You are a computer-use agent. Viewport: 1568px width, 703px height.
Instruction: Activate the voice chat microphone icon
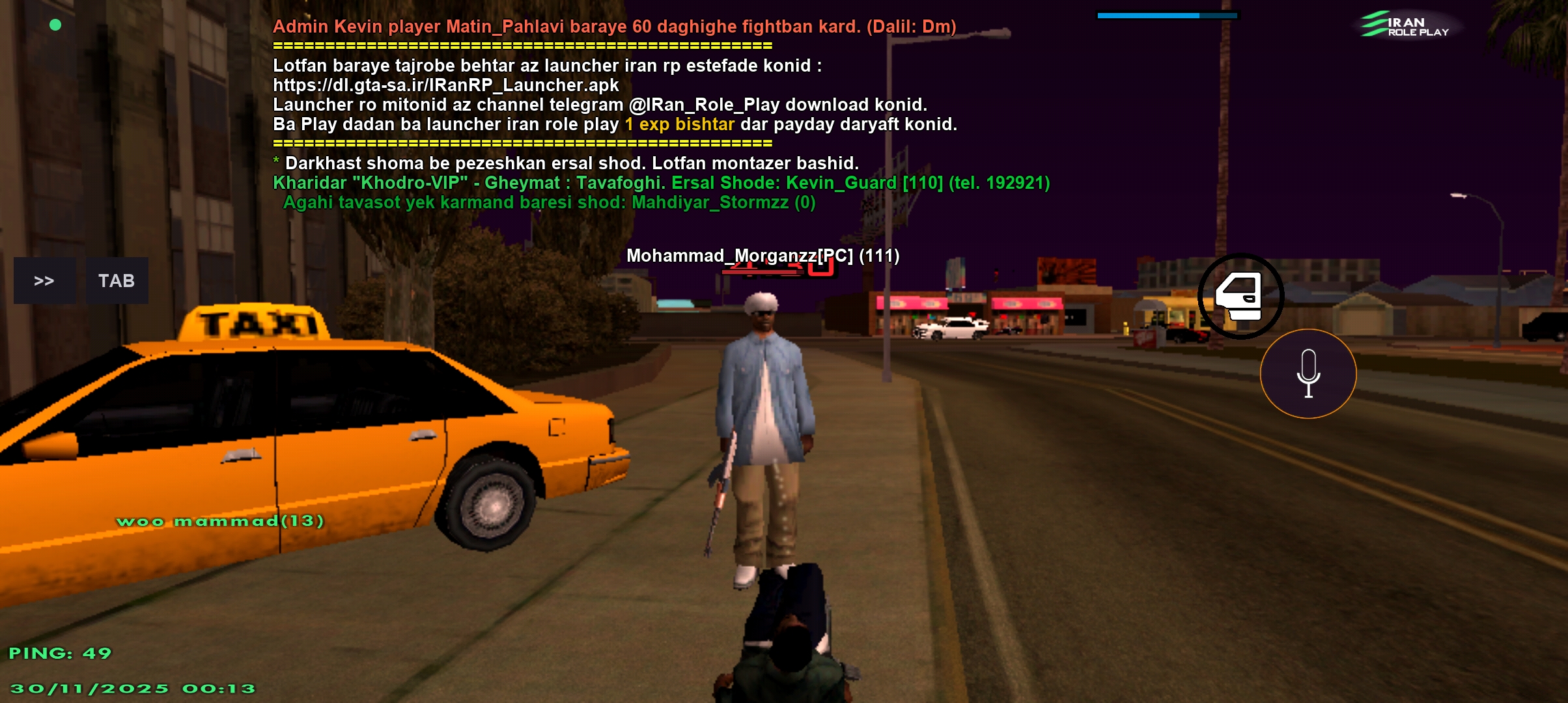click(x=1308, y=373)
